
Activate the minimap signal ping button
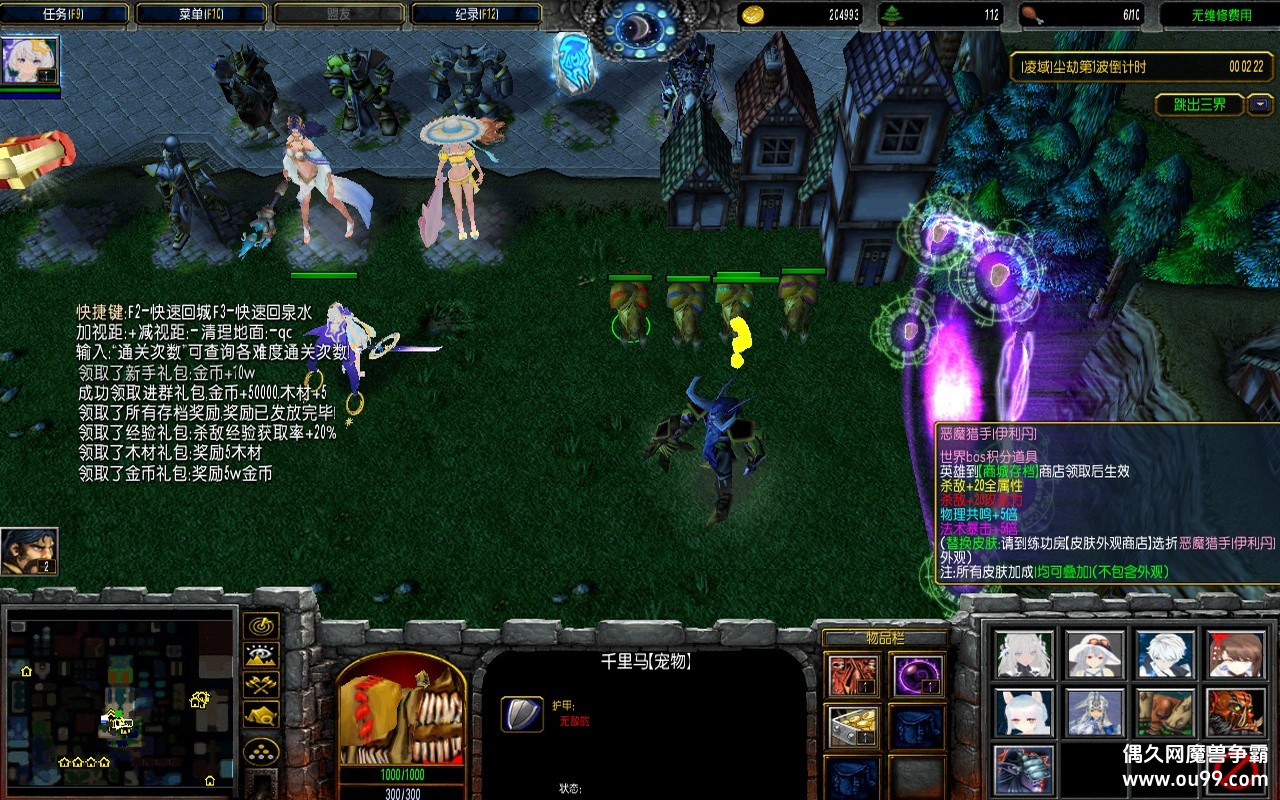tap(262, 626)
